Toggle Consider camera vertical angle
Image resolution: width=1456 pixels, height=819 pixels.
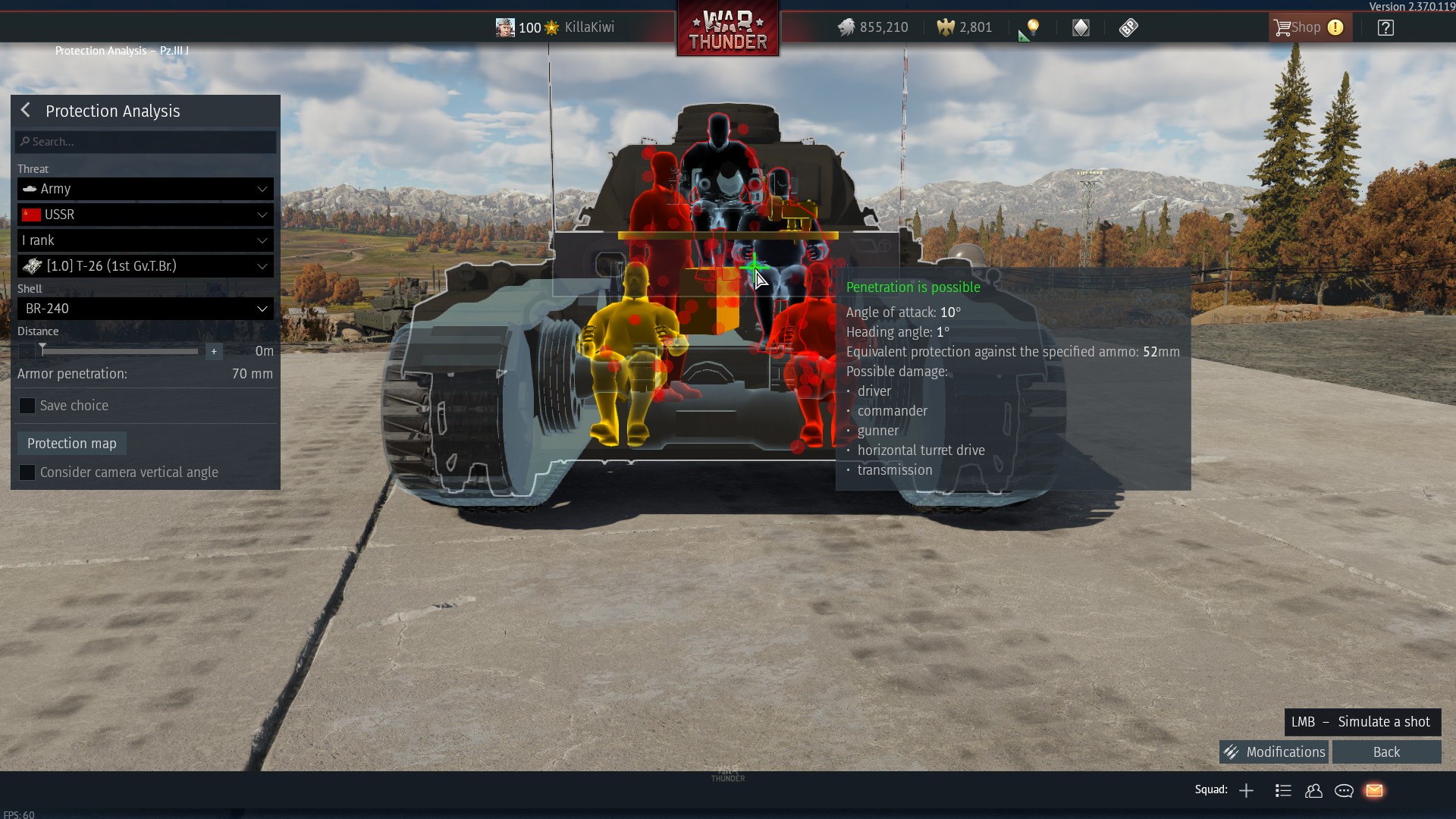point(27,472)
